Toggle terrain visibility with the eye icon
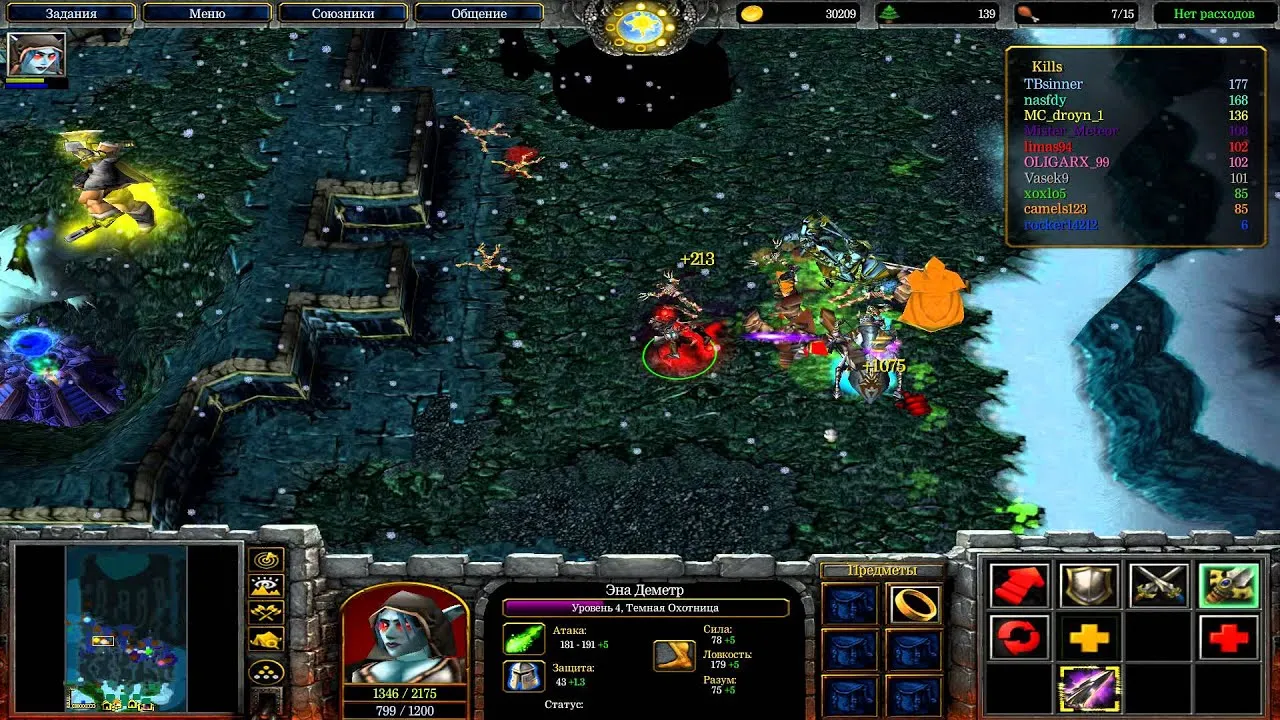1280x720 pixels. 264,586
